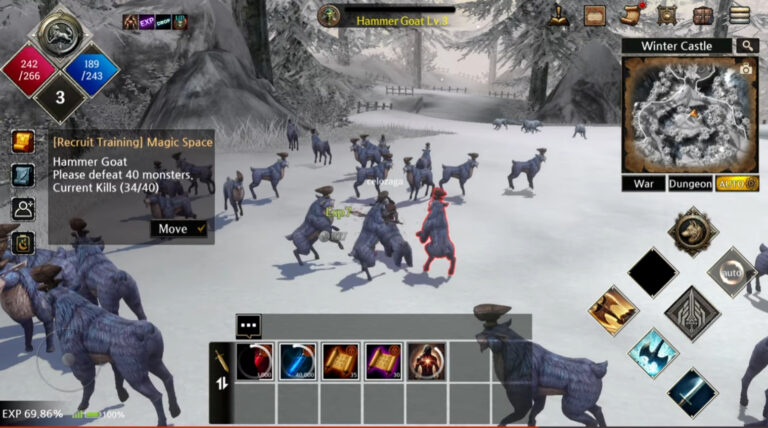
Task: Use the blue mana potion slot
Action: [x=298, y=361]
